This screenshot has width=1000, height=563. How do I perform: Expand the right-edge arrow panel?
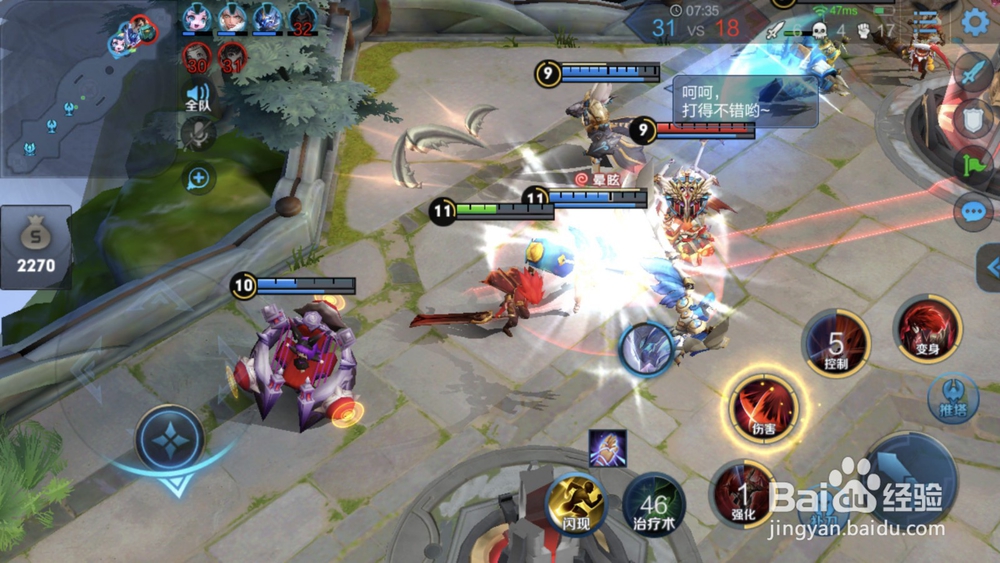pyautogui.click(x=990, y=267)
